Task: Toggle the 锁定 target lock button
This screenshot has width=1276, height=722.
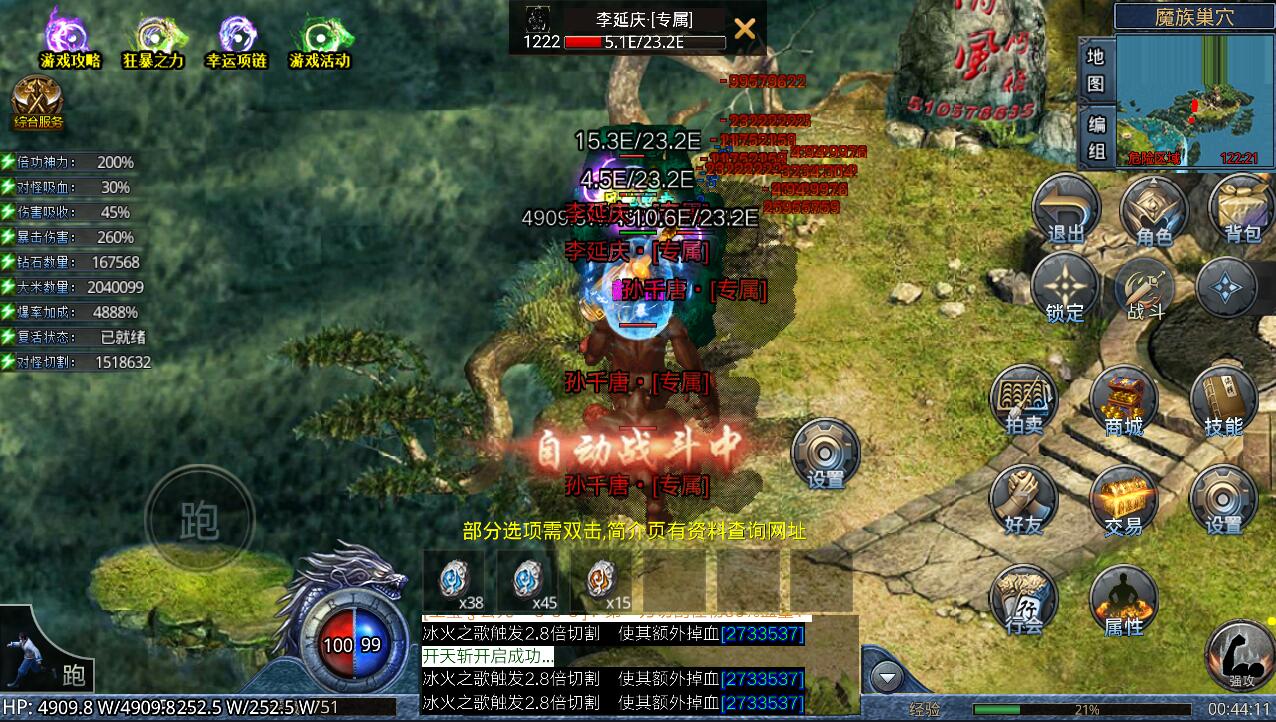Action: point(1065,287)
